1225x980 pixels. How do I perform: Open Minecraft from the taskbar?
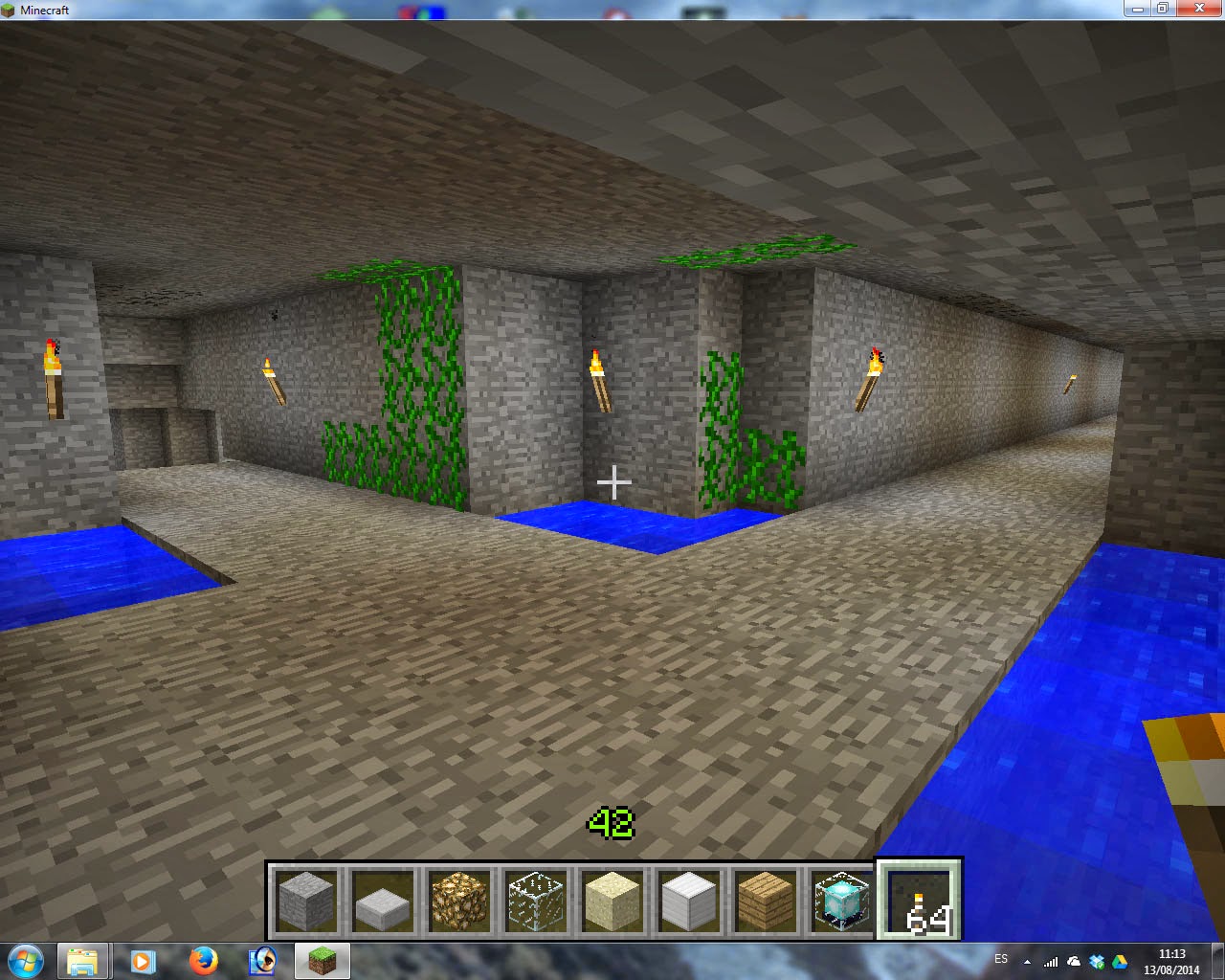322,961
